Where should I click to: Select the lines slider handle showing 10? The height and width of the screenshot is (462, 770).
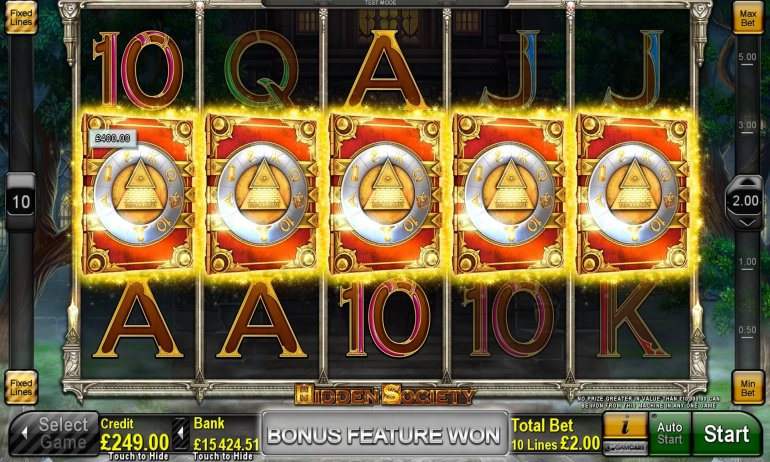tap(20, 201)
